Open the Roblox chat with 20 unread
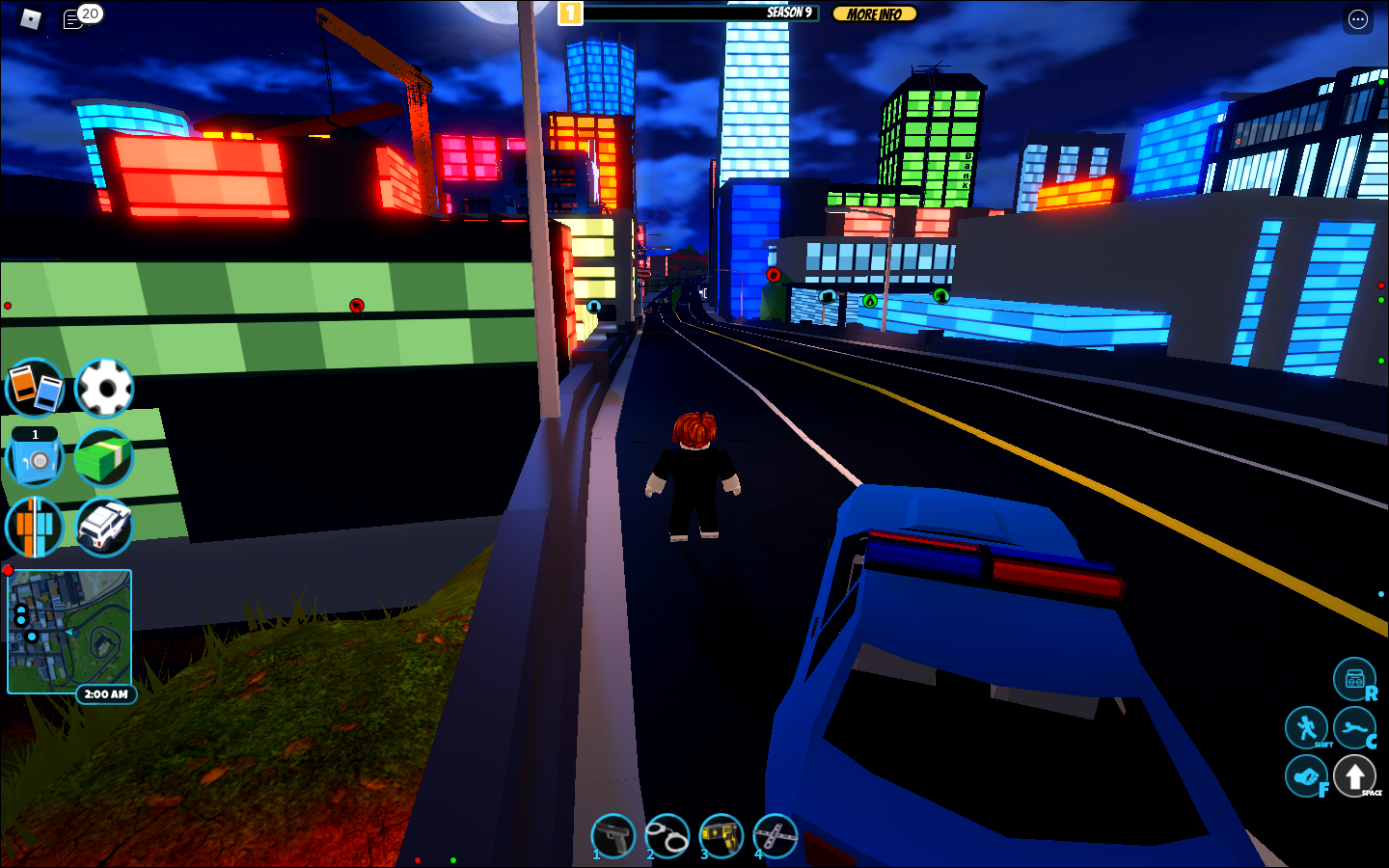 (73, 19)
